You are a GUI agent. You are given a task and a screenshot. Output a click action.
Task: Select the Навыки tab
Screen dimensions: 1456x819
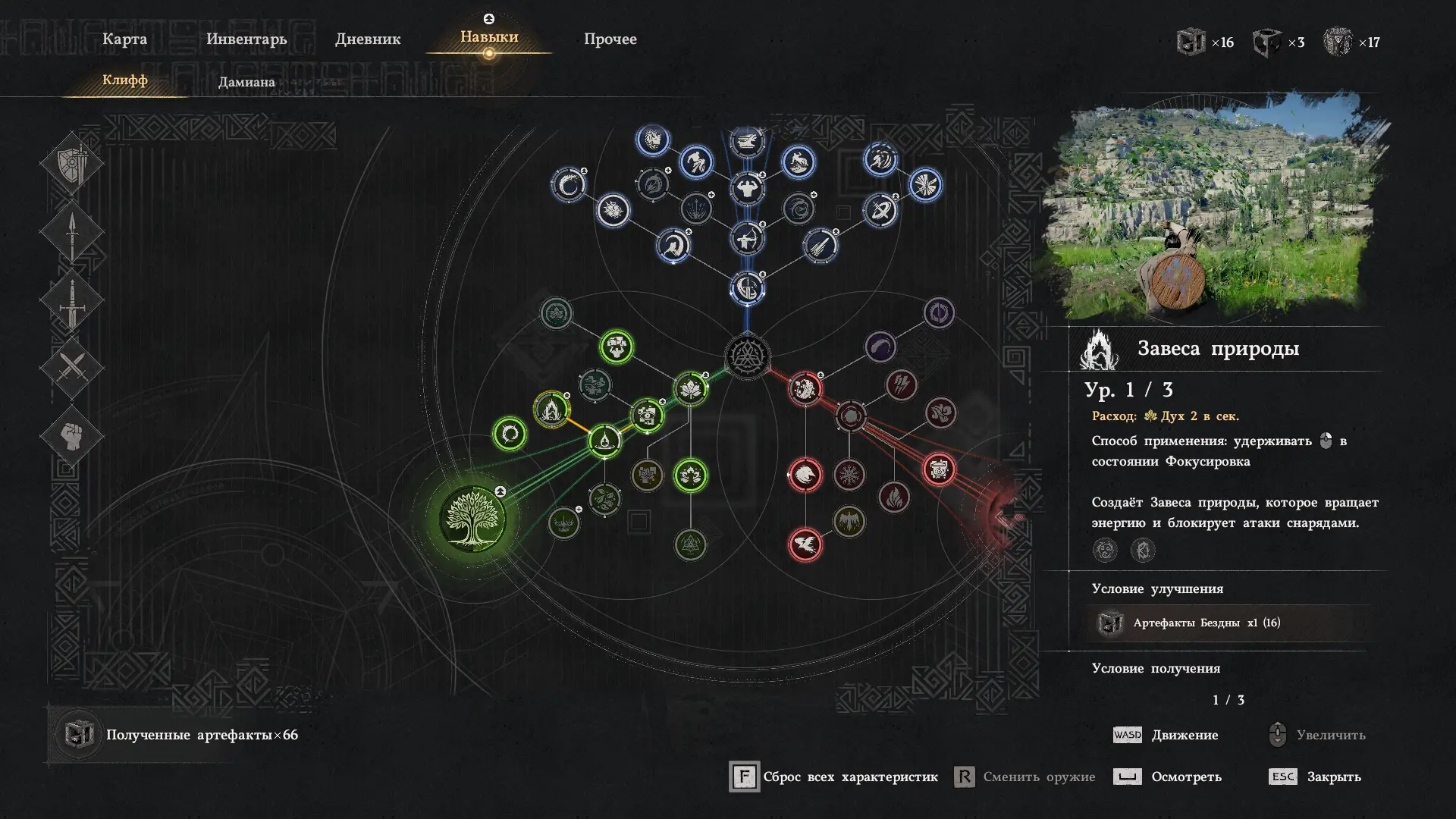(x=489, y=37)
